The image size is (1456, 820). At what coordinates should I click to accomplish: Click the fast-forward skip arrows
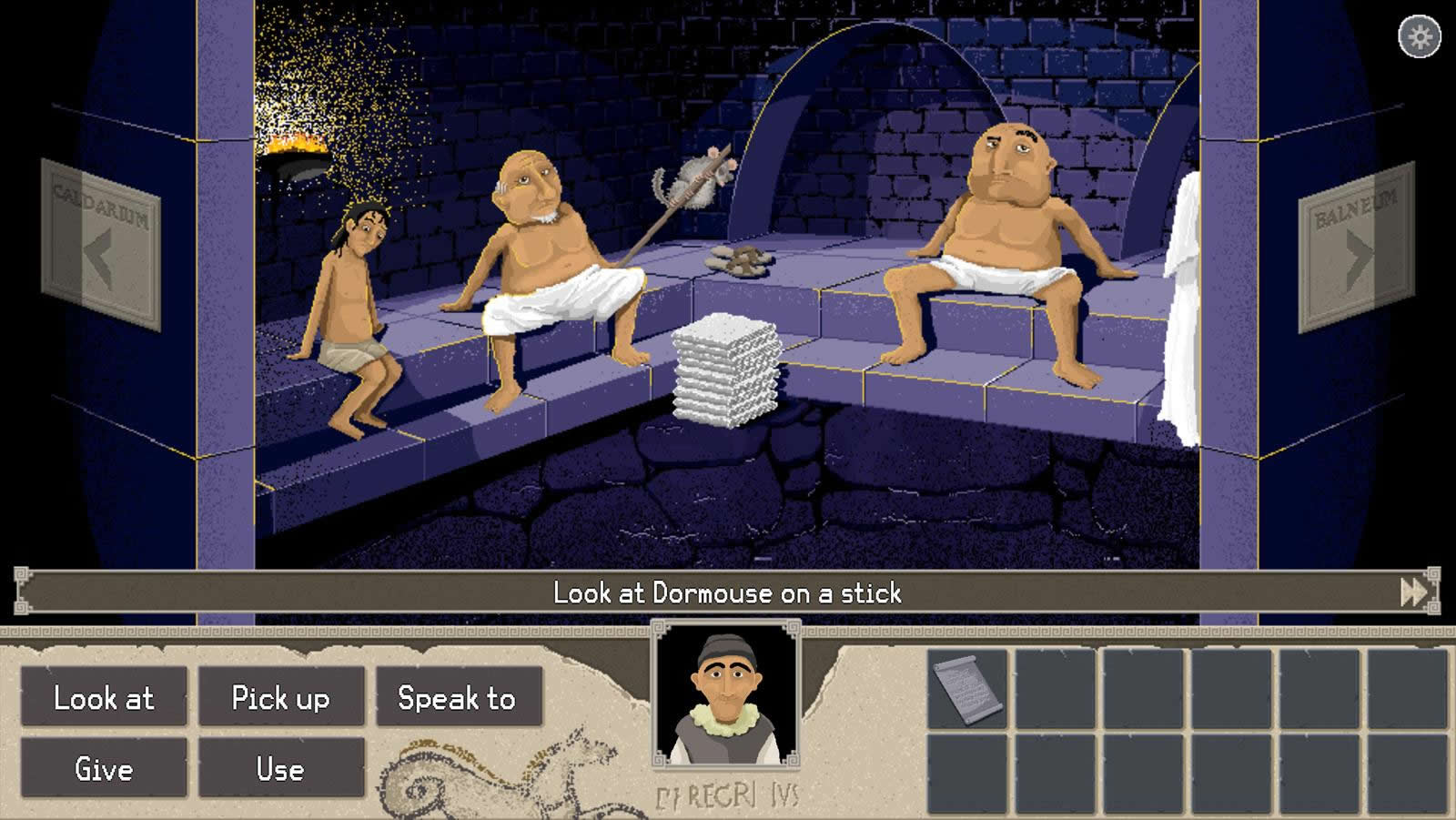tap(1413, 592)
